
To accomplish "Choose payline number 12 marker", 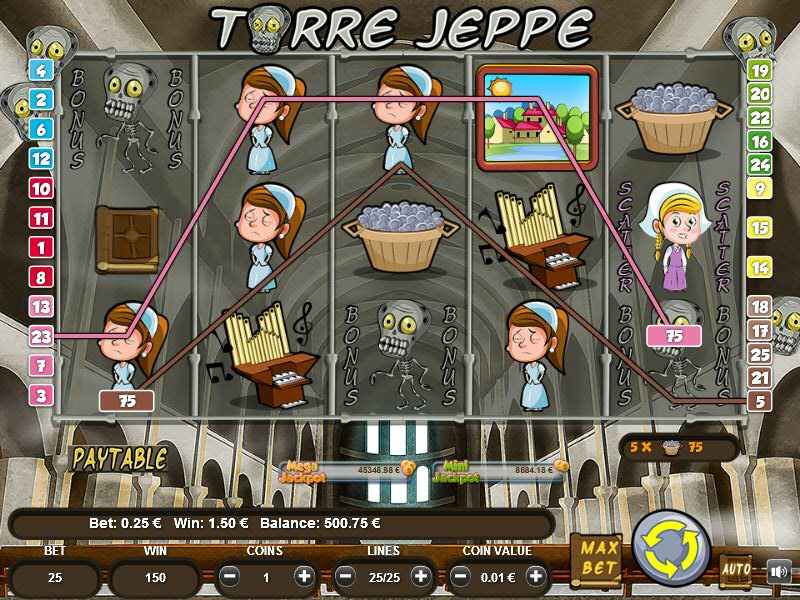I will pos(42,158).
